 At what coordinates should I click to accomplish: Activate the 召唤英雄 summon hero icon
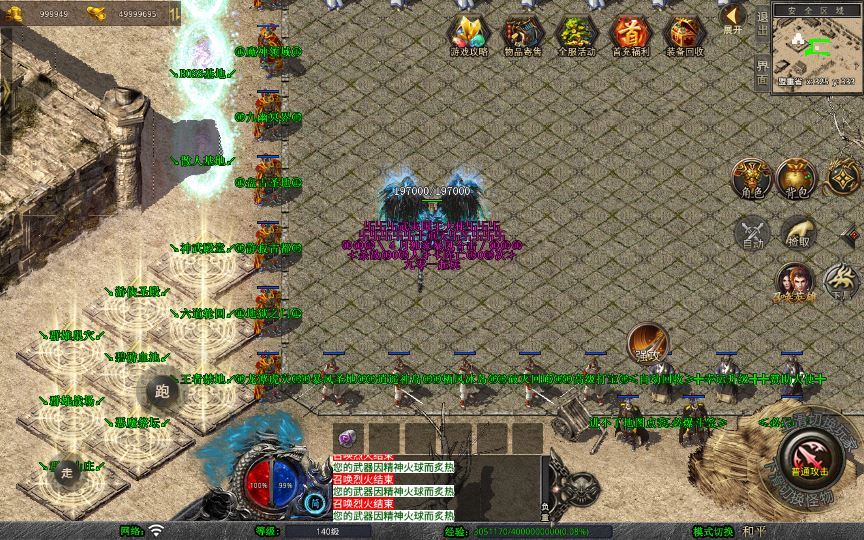[795, 283]
